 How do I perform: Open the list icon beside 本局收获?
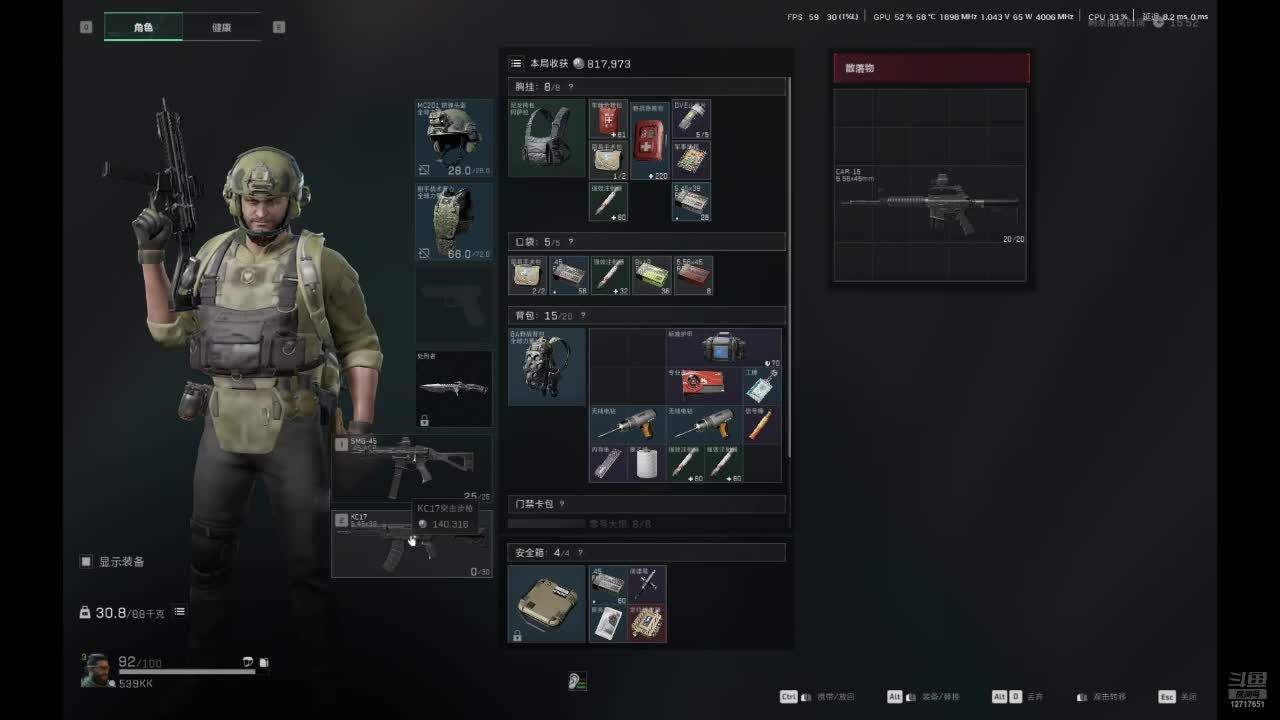pyautogui.click(x=516, y=63)
